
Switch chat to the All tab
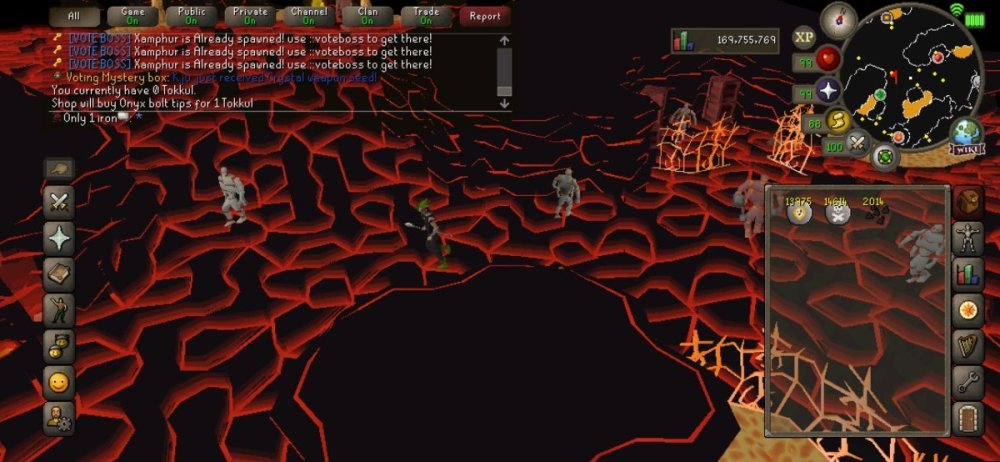76,16
